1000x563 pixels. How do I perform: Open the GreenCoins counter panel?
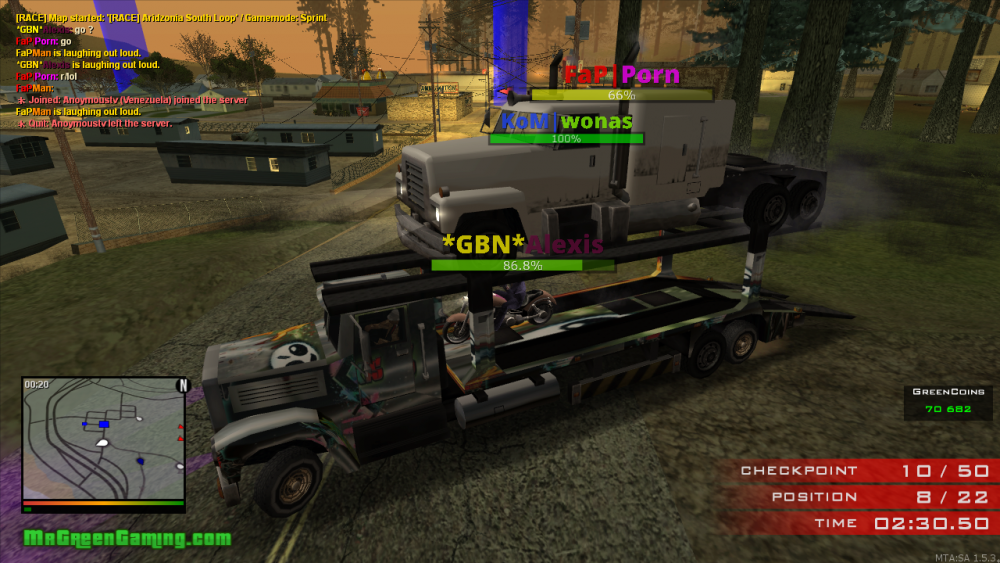(947, 401)
